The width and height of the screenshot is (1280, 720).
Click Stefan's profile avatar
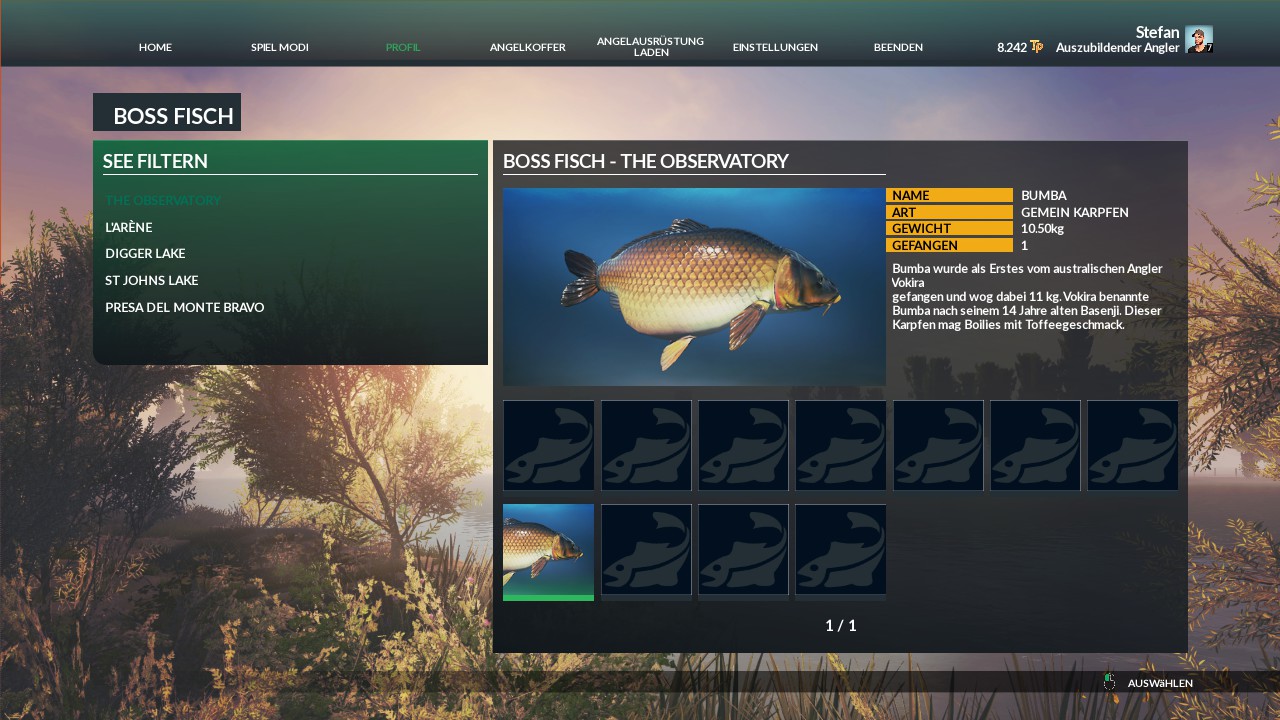point(1198,39)
